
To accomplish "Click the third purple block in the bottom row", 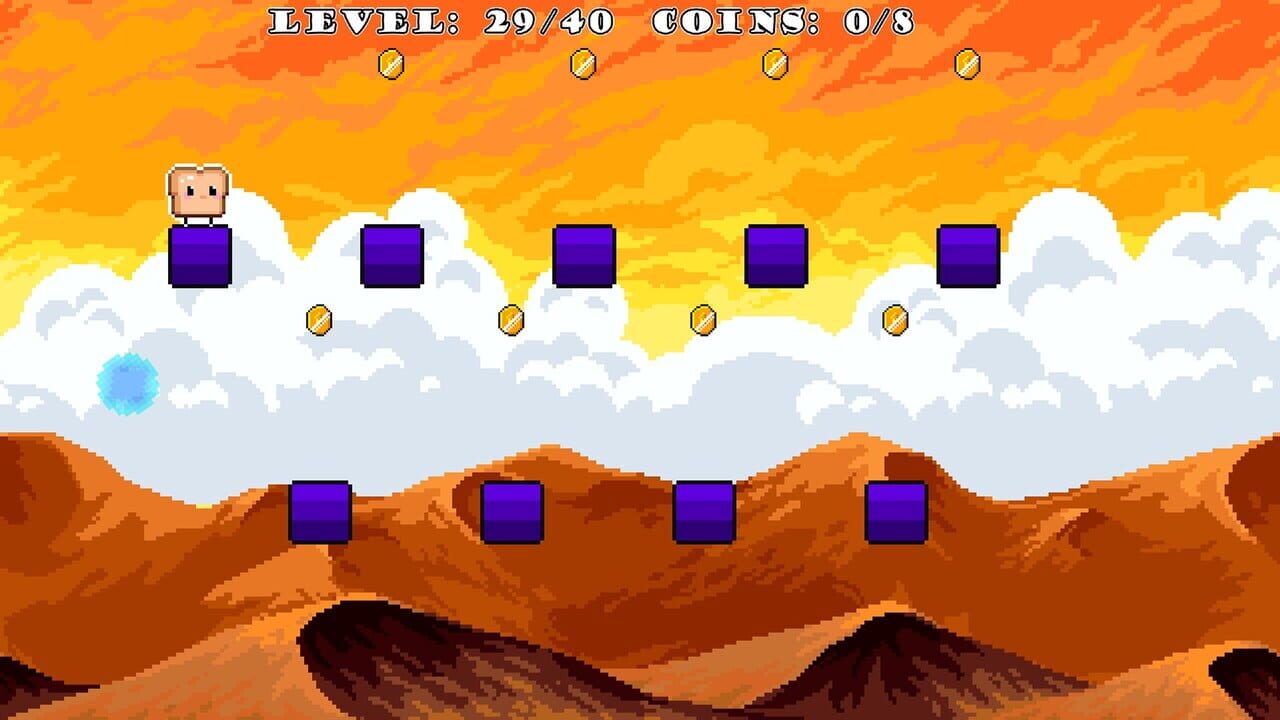I will [705, 512].
